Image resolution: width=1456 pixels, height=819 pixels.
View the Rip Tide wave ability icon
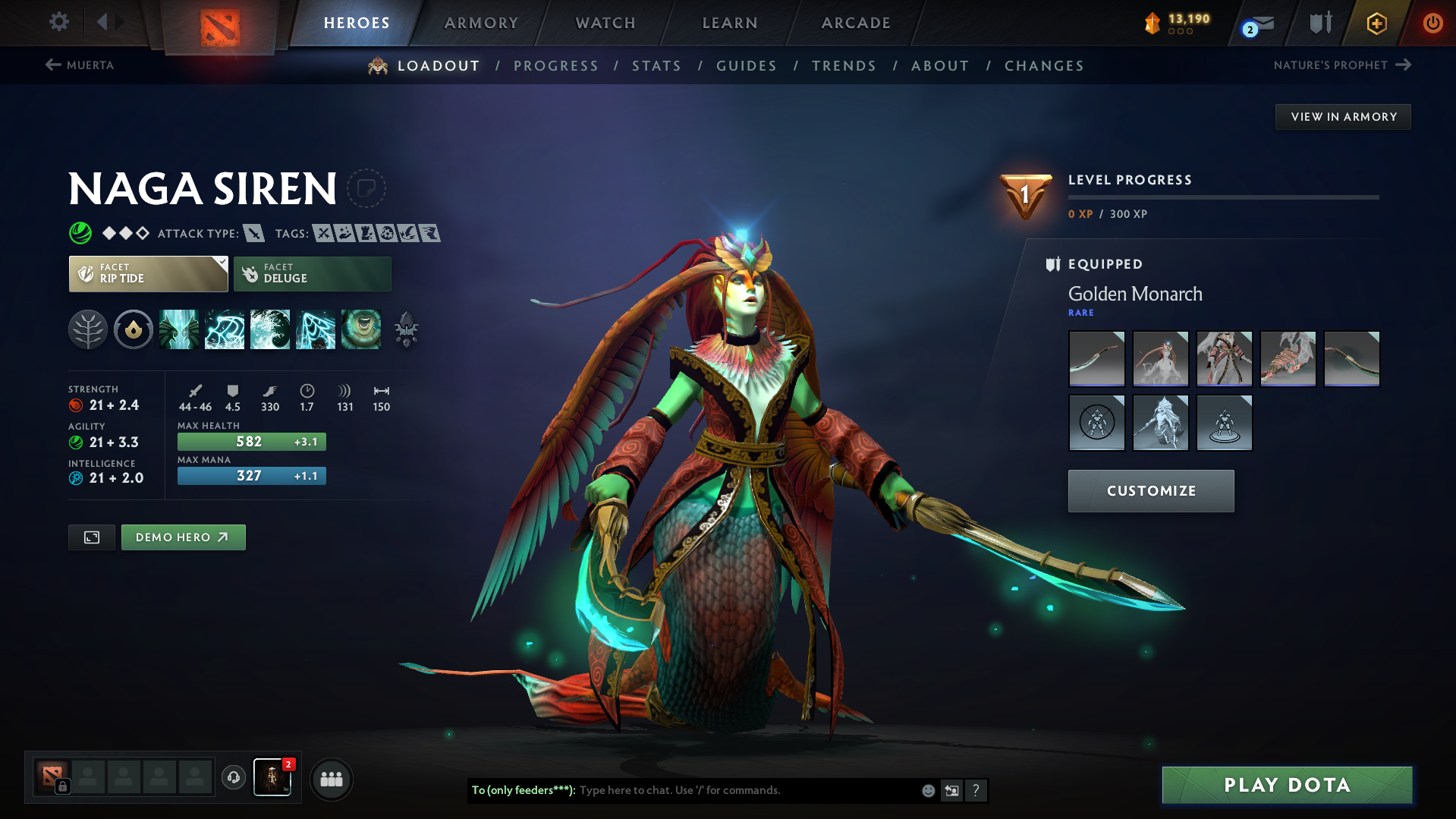click(270, 329)
